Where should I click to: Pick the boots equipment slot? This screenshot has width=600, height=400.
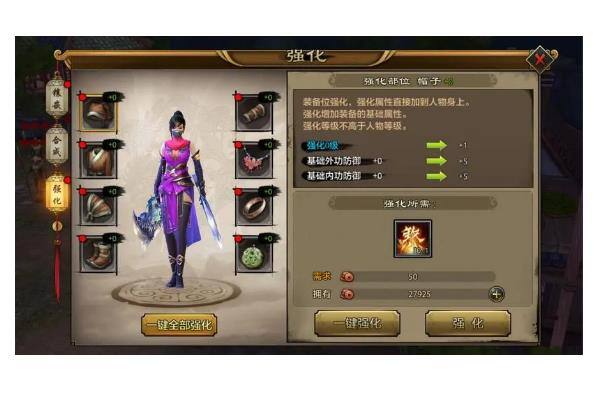[x=98, y=254]
